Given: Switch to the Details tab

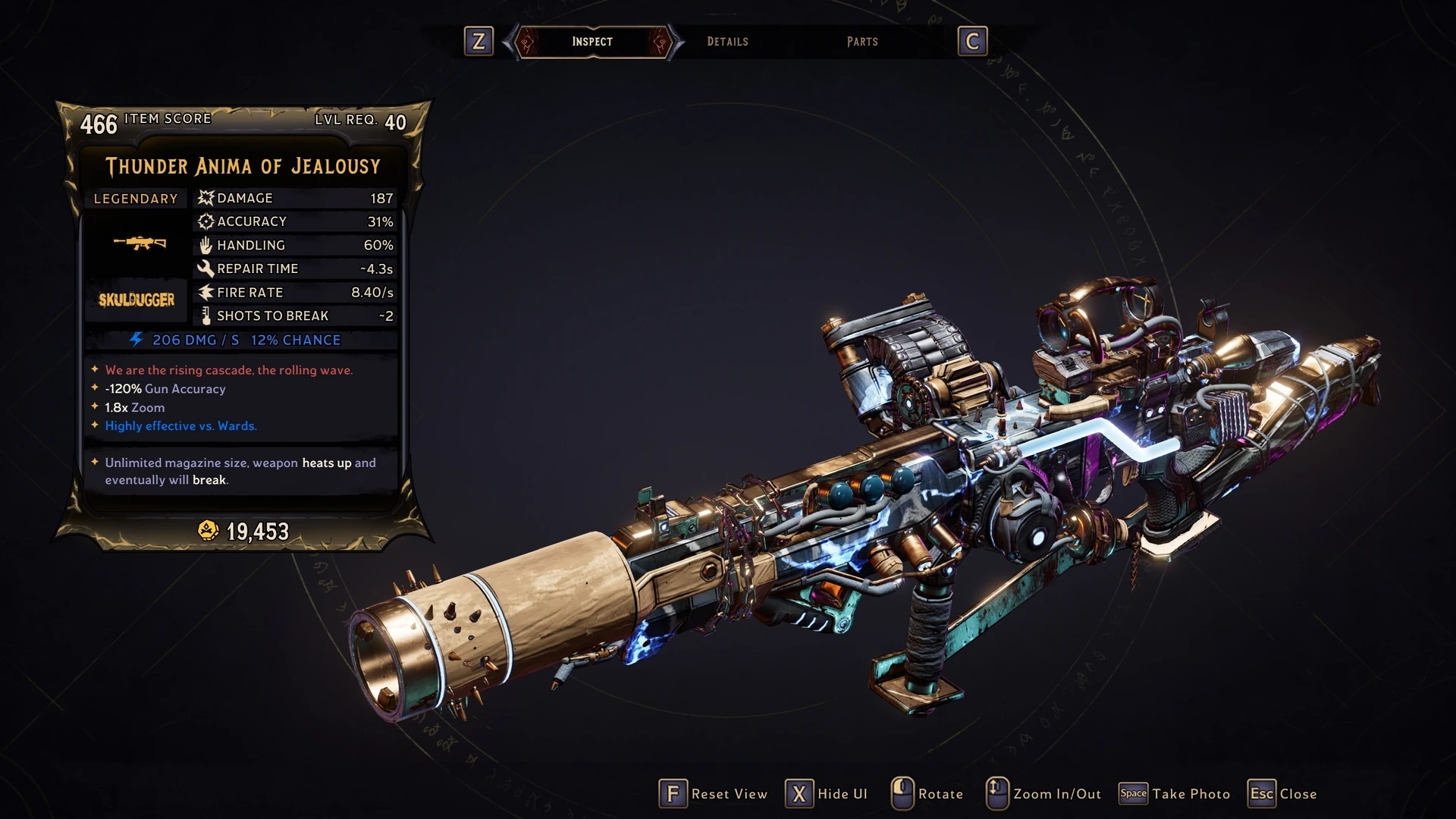Looking at the screenshot, I should pos(727,42).
